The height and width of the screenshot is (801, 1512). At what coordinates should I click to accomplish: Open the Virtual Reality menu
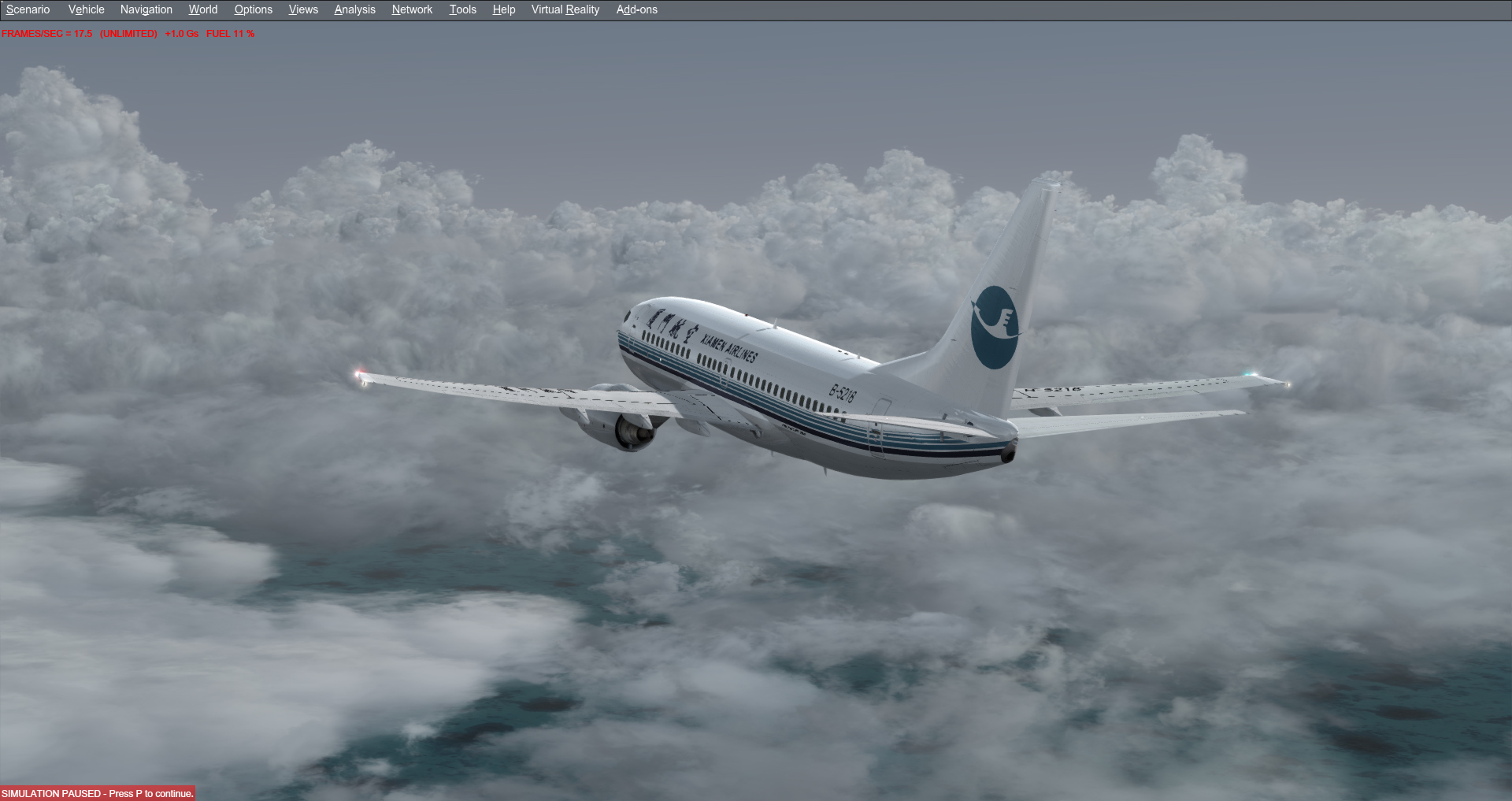coord(565,9)
